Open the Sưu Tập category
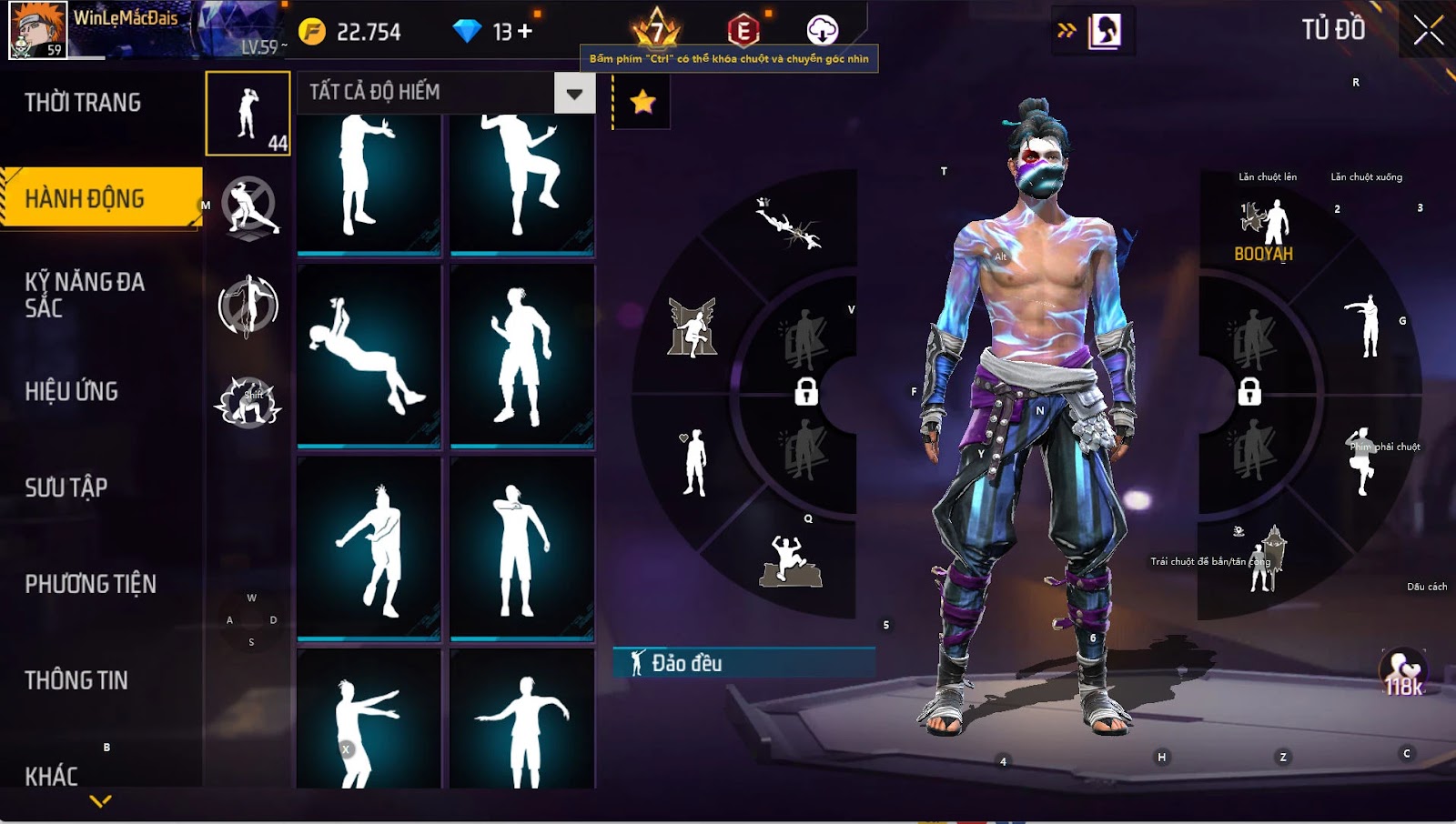Screen dimensions: 1456x824 coord(66,488)
